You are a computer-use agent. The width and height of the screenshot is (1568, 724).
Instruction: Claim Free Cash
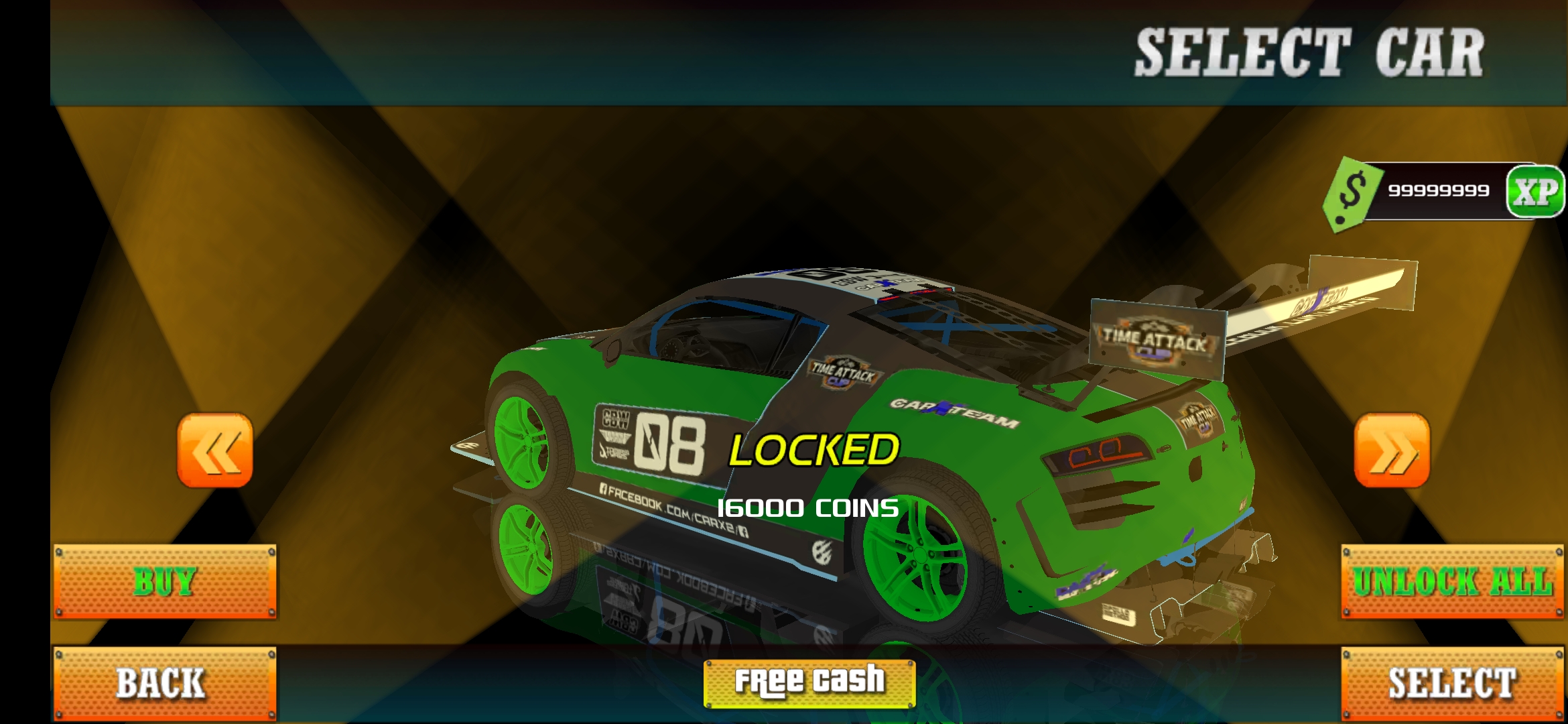point(809,683)
